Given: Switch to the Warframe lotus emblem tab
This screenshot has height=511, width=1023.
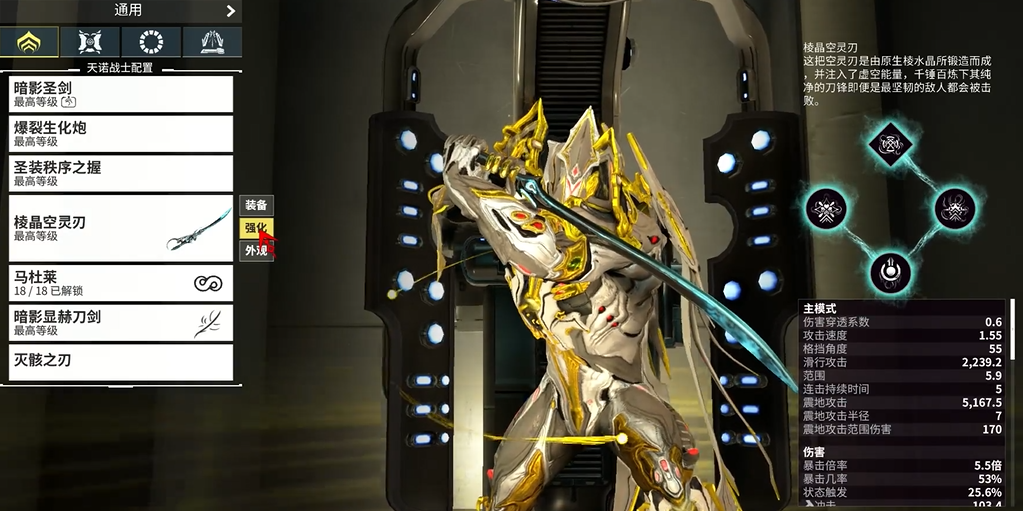Looking at the screenshot, I should 29,41.
